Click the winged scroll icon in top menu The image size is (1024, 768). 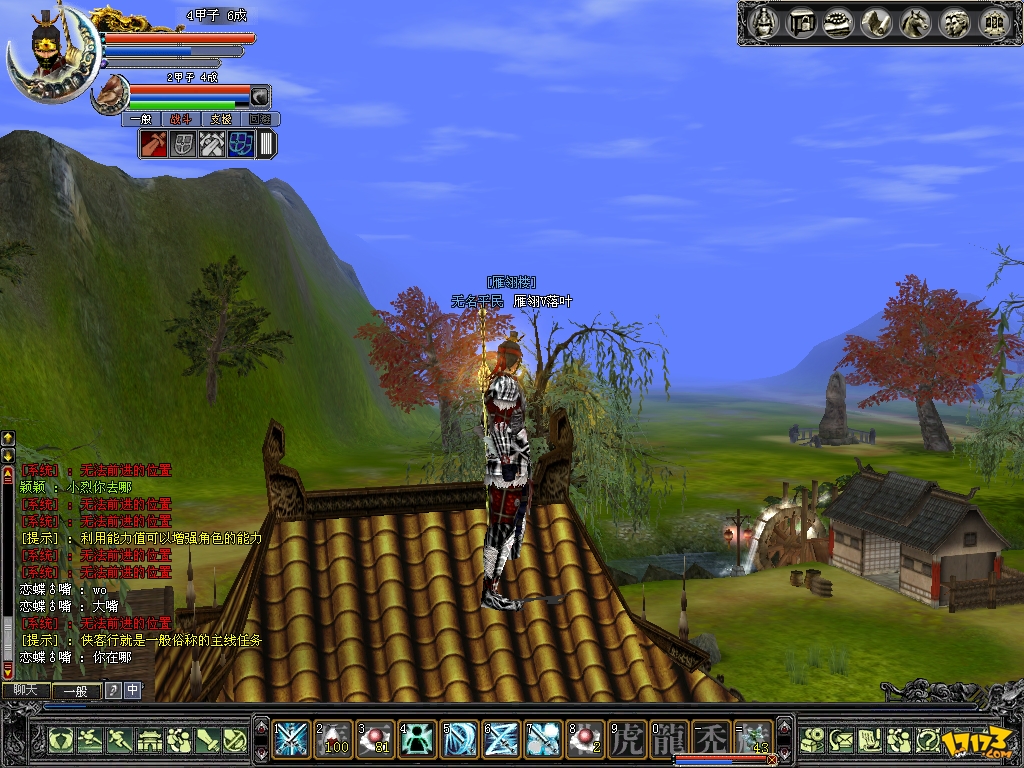tap(878, 22)
